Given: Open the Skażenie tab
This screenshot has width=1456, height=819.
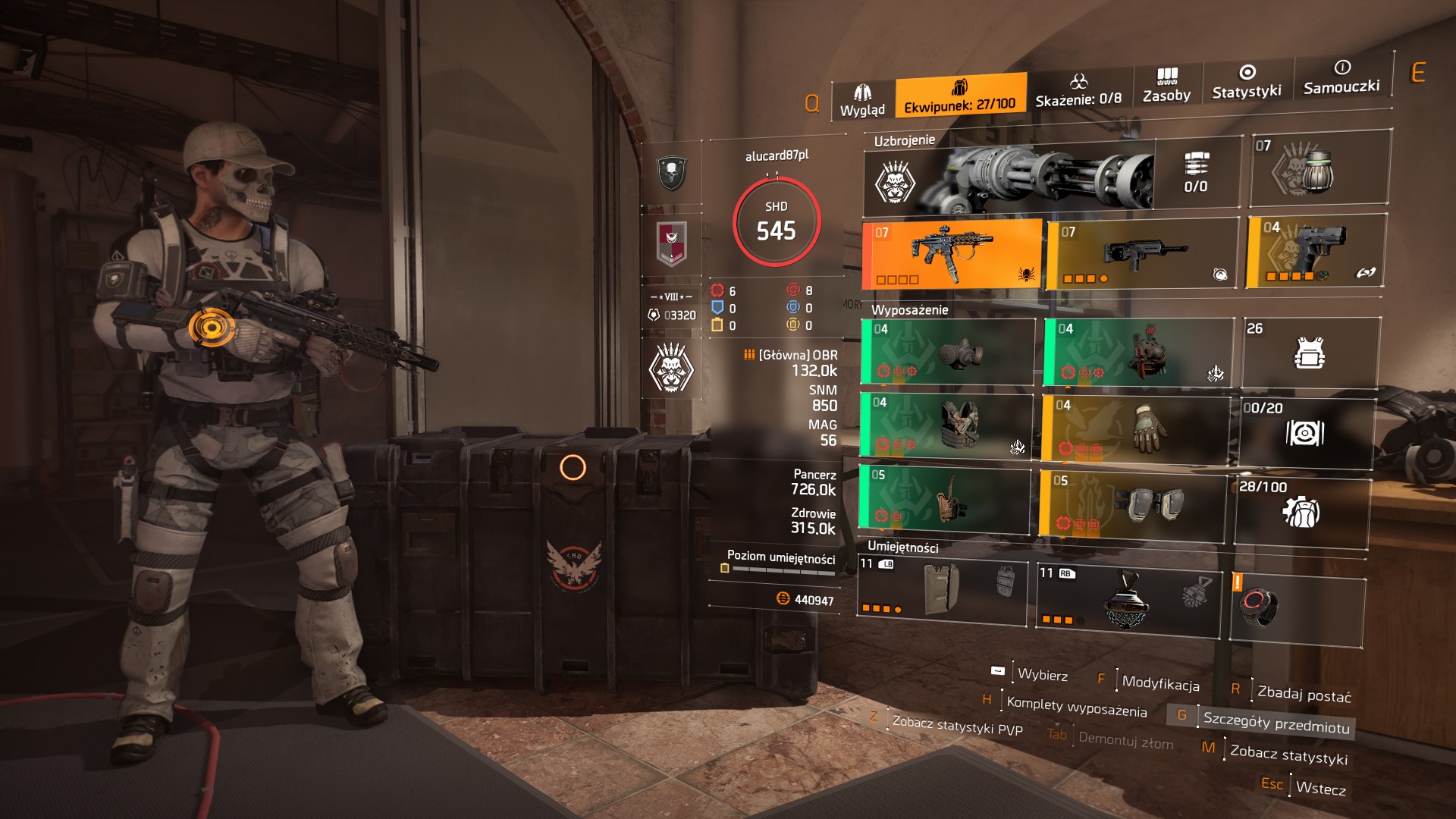Looking at the screenshot, I should point(1078,91).
